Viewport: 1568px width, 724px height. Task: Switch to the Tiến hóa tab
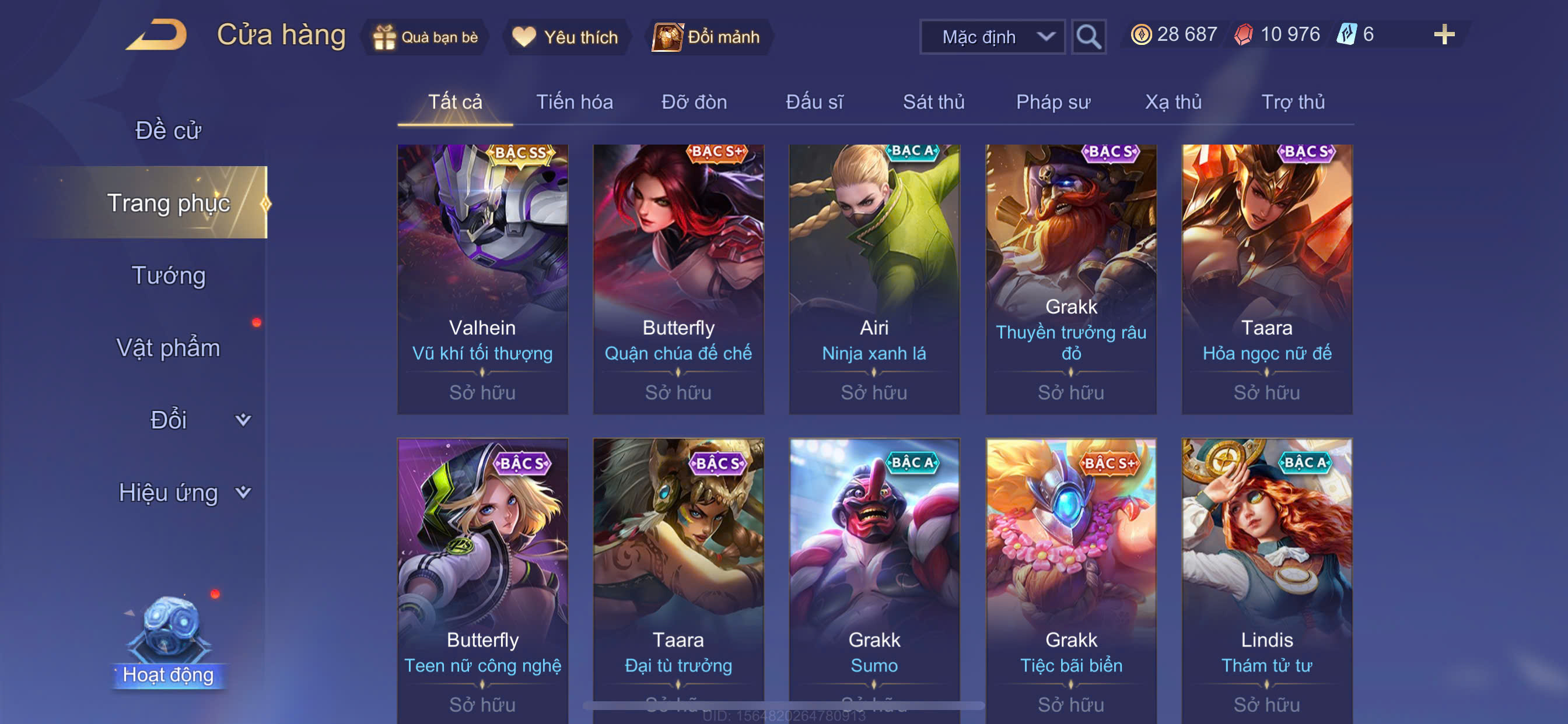click(x=574, y=101)
